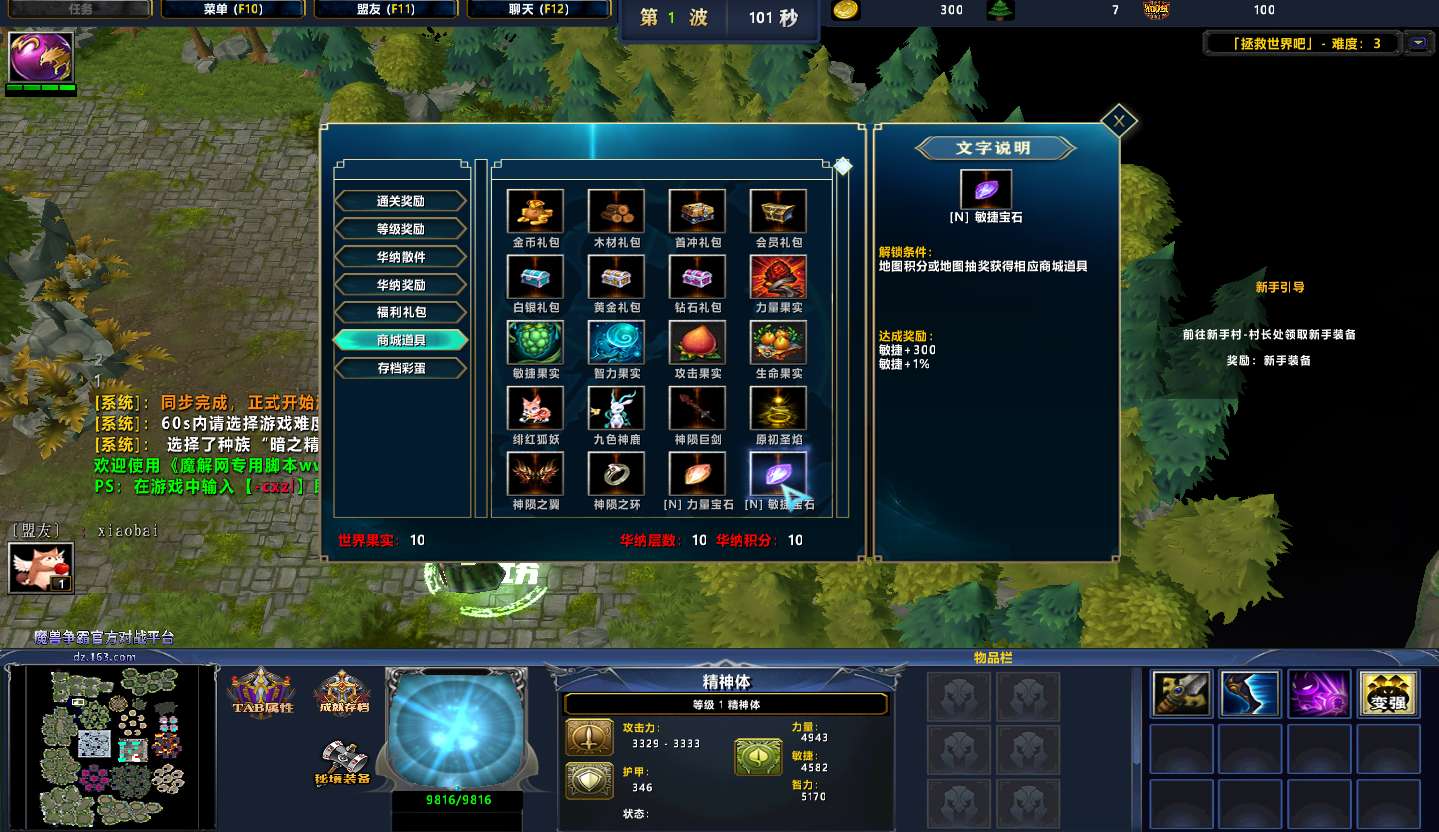Choose the 木材礼包 lumber pack

tap(616, 211)
